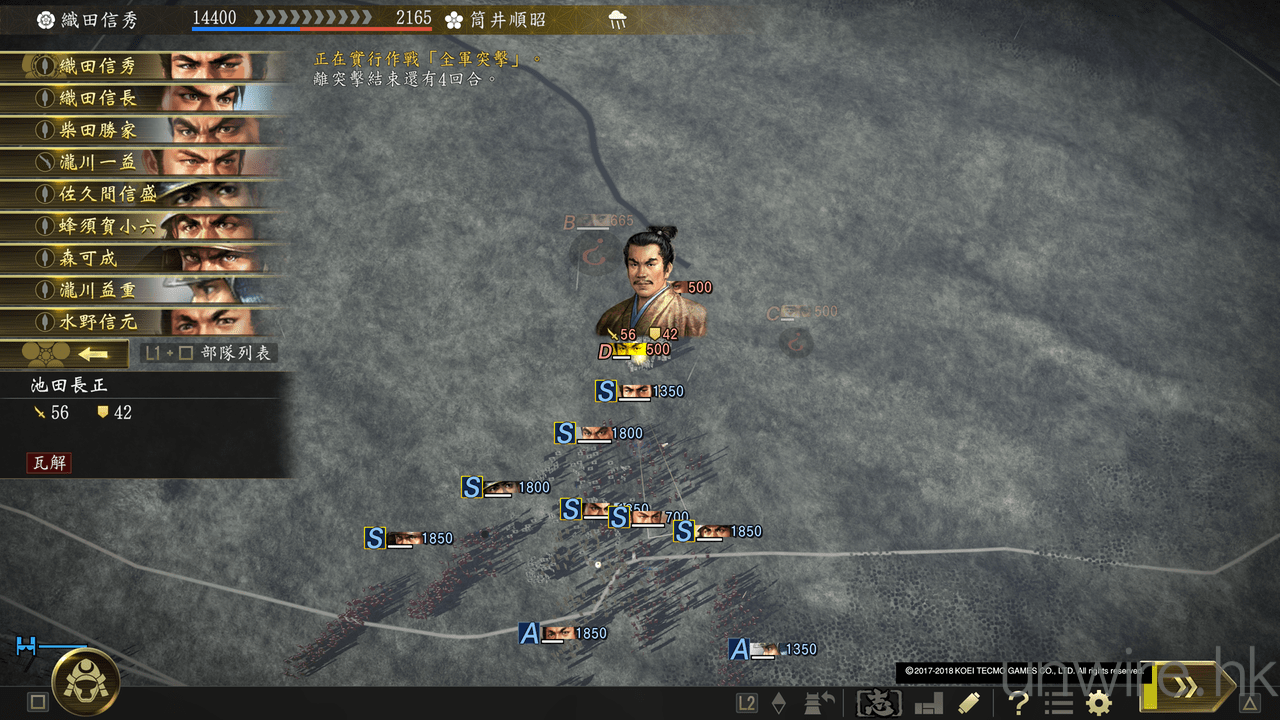This screenshot has width=1280, height=720.
Task: Select the 佐久間信盛 row
Action: [x=140, y=195]
